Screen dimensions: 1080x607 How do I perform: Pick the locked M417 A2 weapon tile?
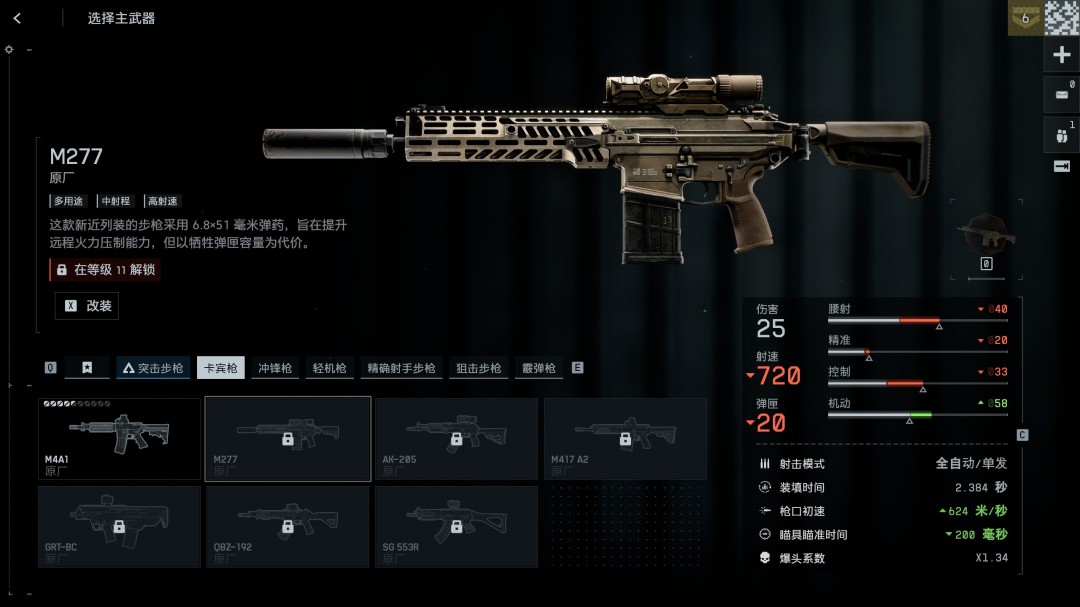pos(625,438)
